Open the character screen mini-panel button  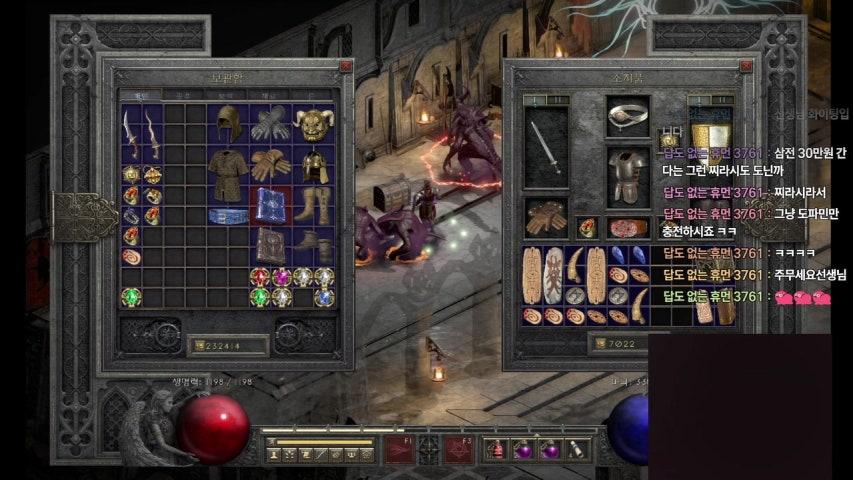(275, 455)
